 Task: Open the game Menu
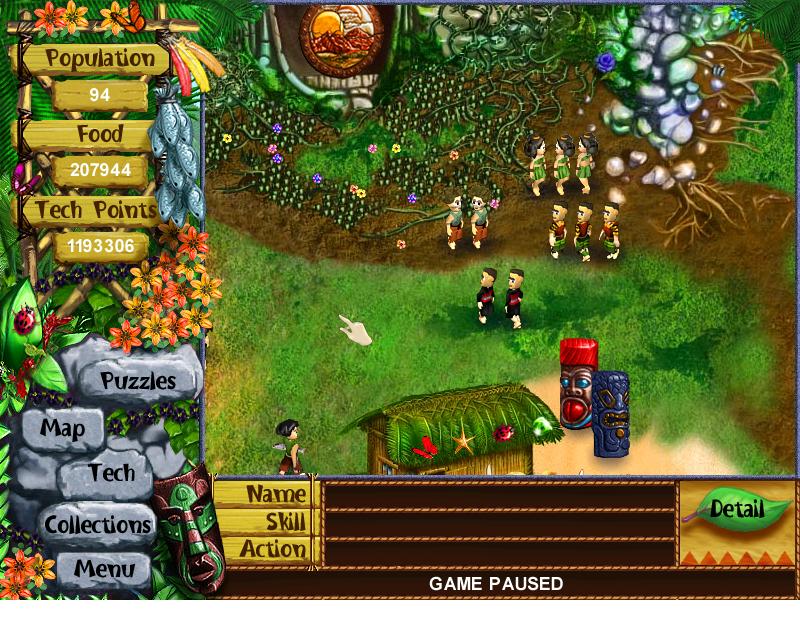click(x=103, y=571)
